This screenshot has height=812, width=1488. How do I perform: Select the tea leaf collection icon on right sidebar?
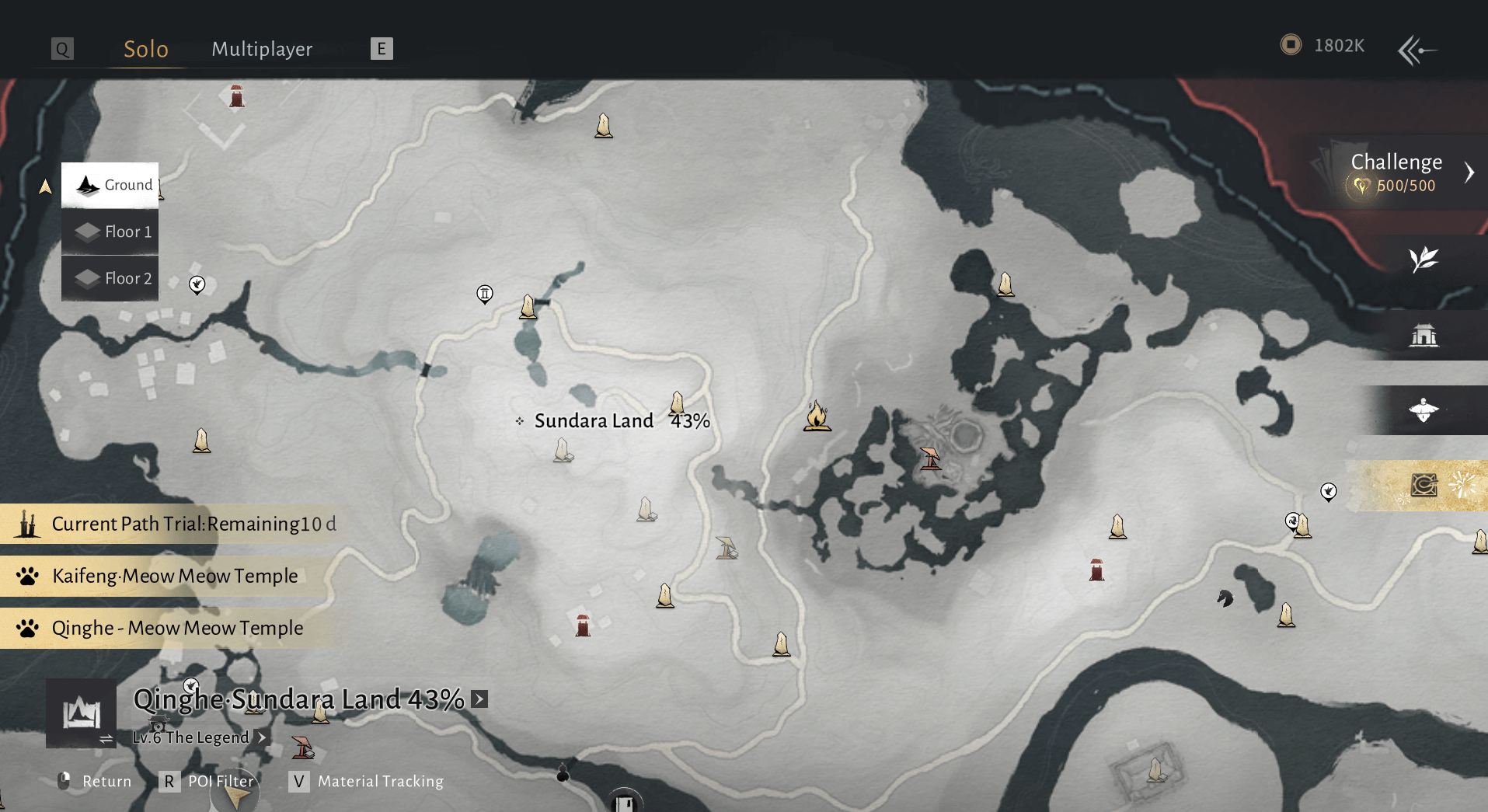[x=1424, y=260]
